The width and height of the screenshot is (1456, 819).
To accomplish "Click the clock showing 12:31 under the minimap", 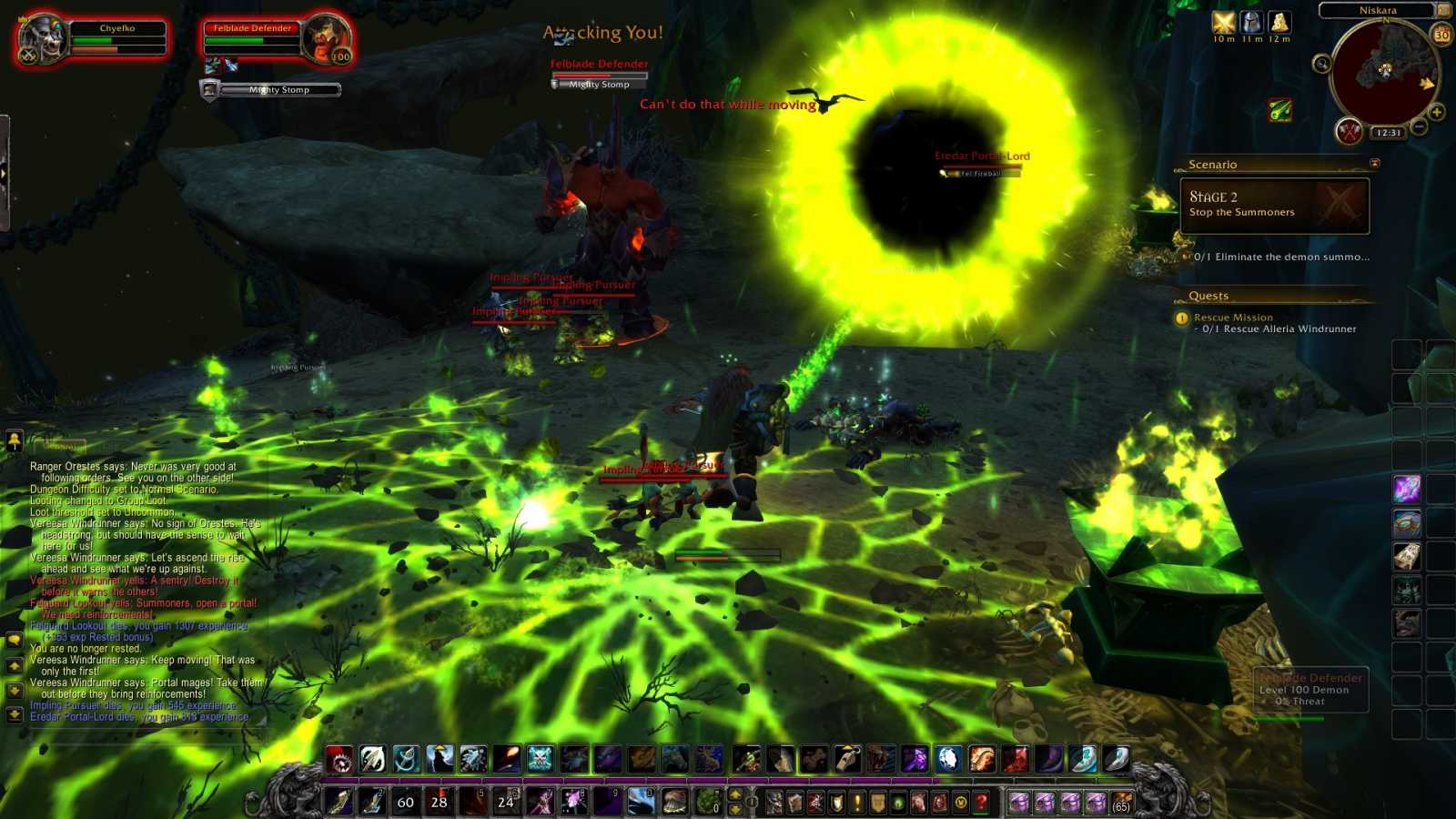I will (1390, 133).
